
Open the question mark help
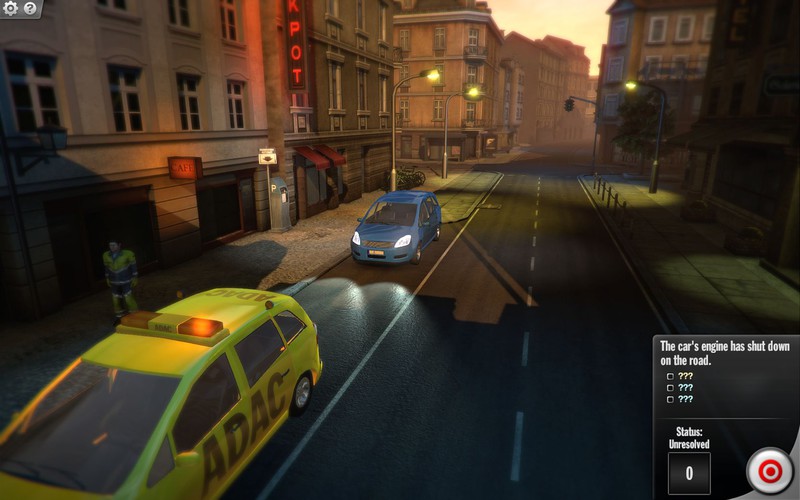[30, 8]
